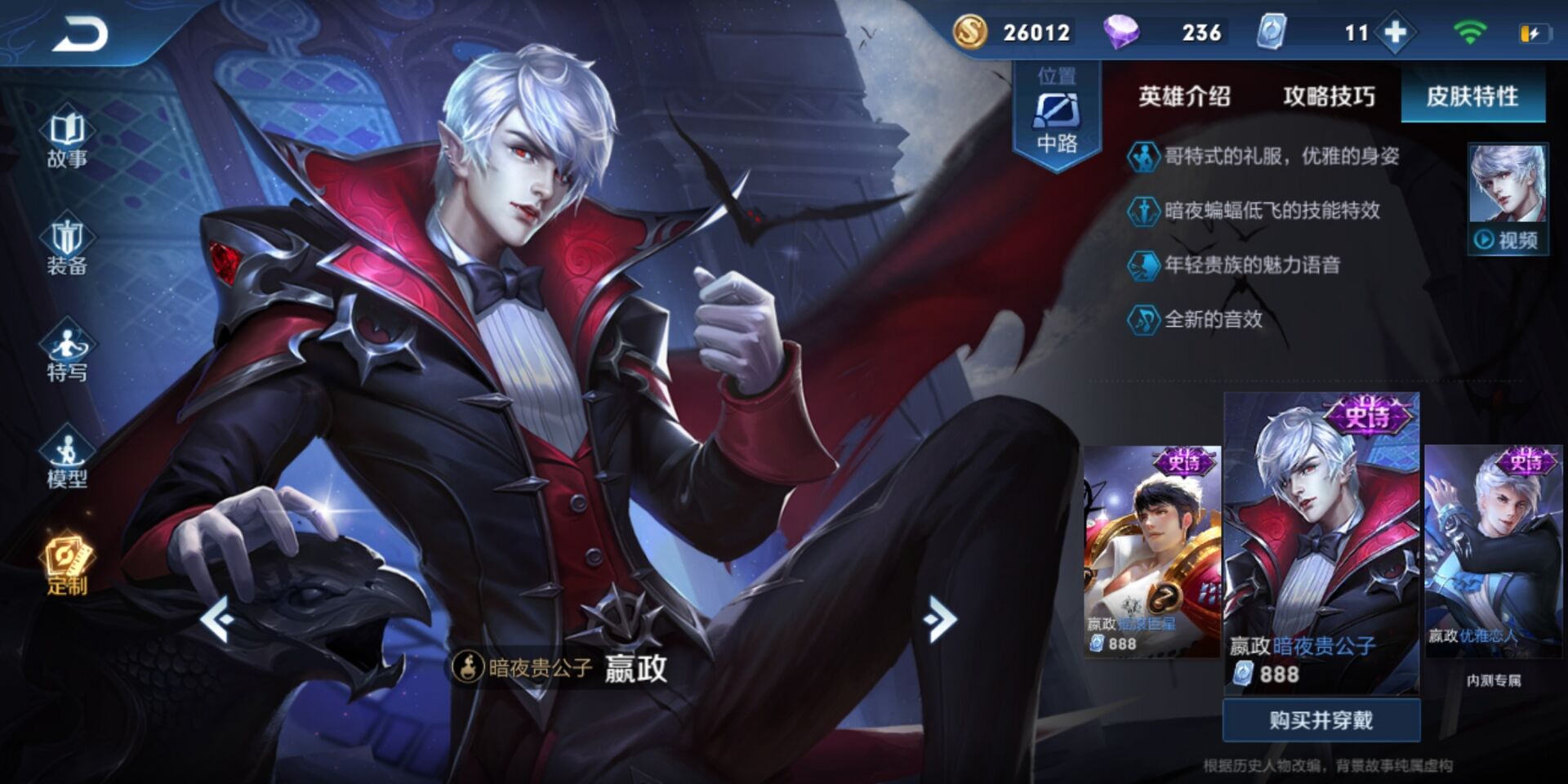Viewport: 1568px width, 784px height.
Task: Switch to the 英雄介绍 tab
Action: (x=1184, y=96)
